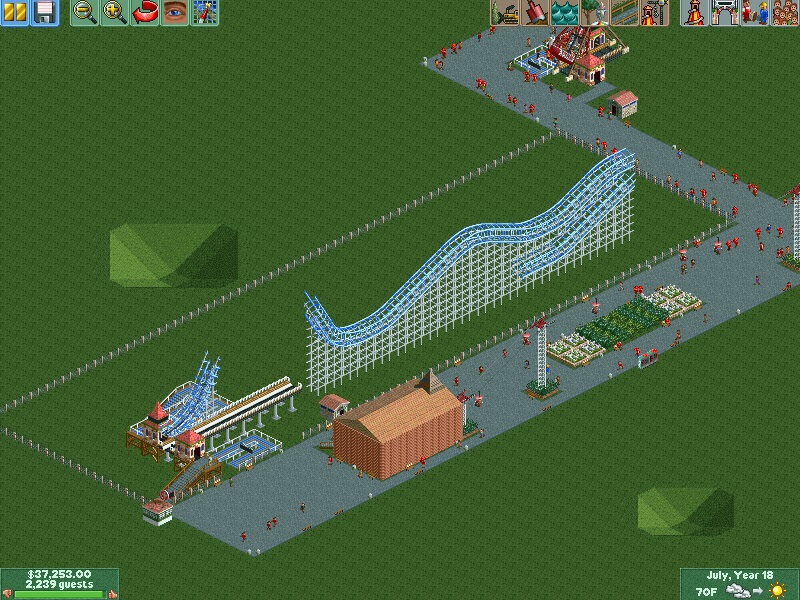800x600 pixels.
Task: Show the park map
Action: point(205,13)
